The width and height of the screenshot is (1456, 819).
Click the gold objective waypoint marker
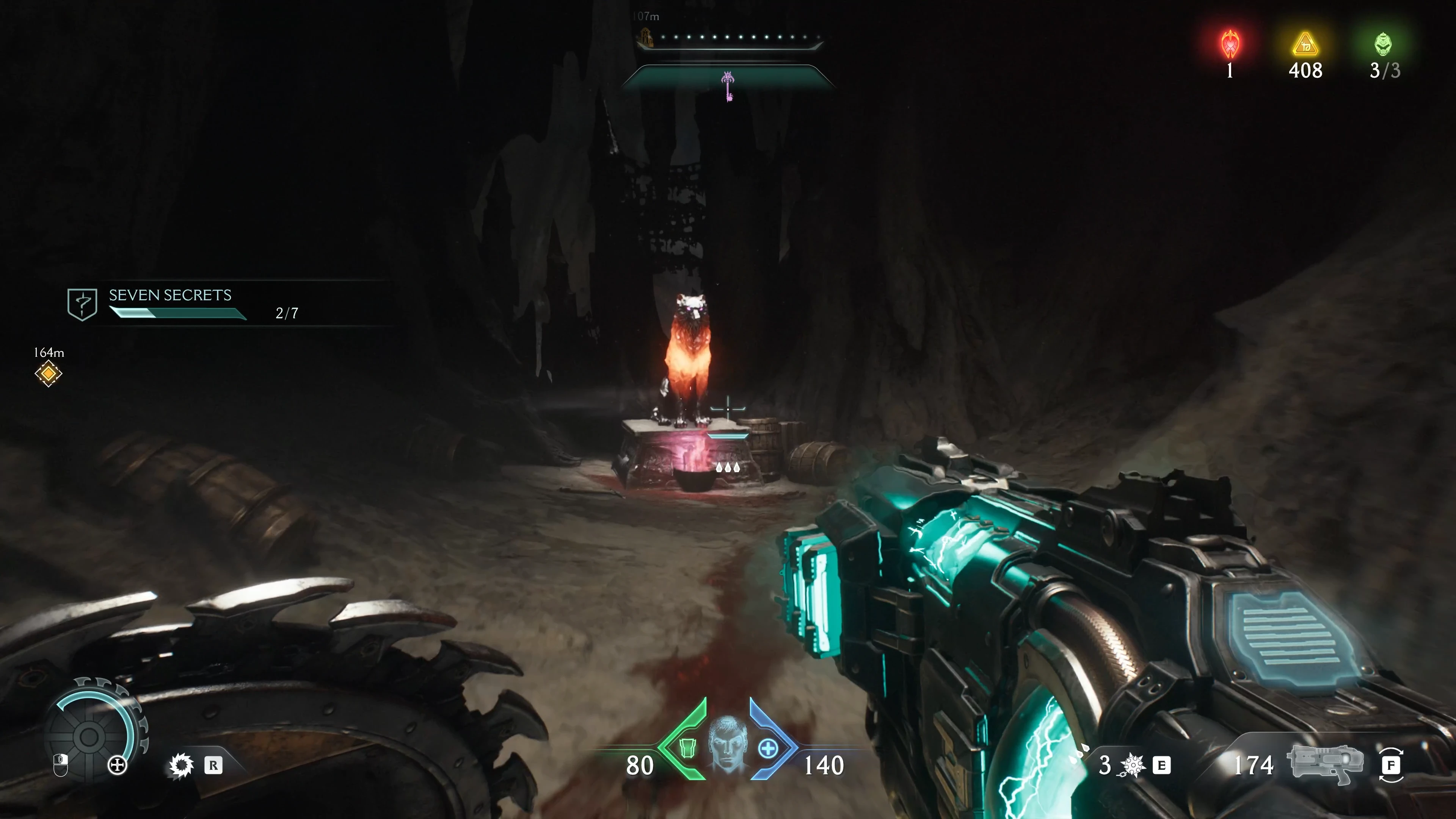[49, 373]
